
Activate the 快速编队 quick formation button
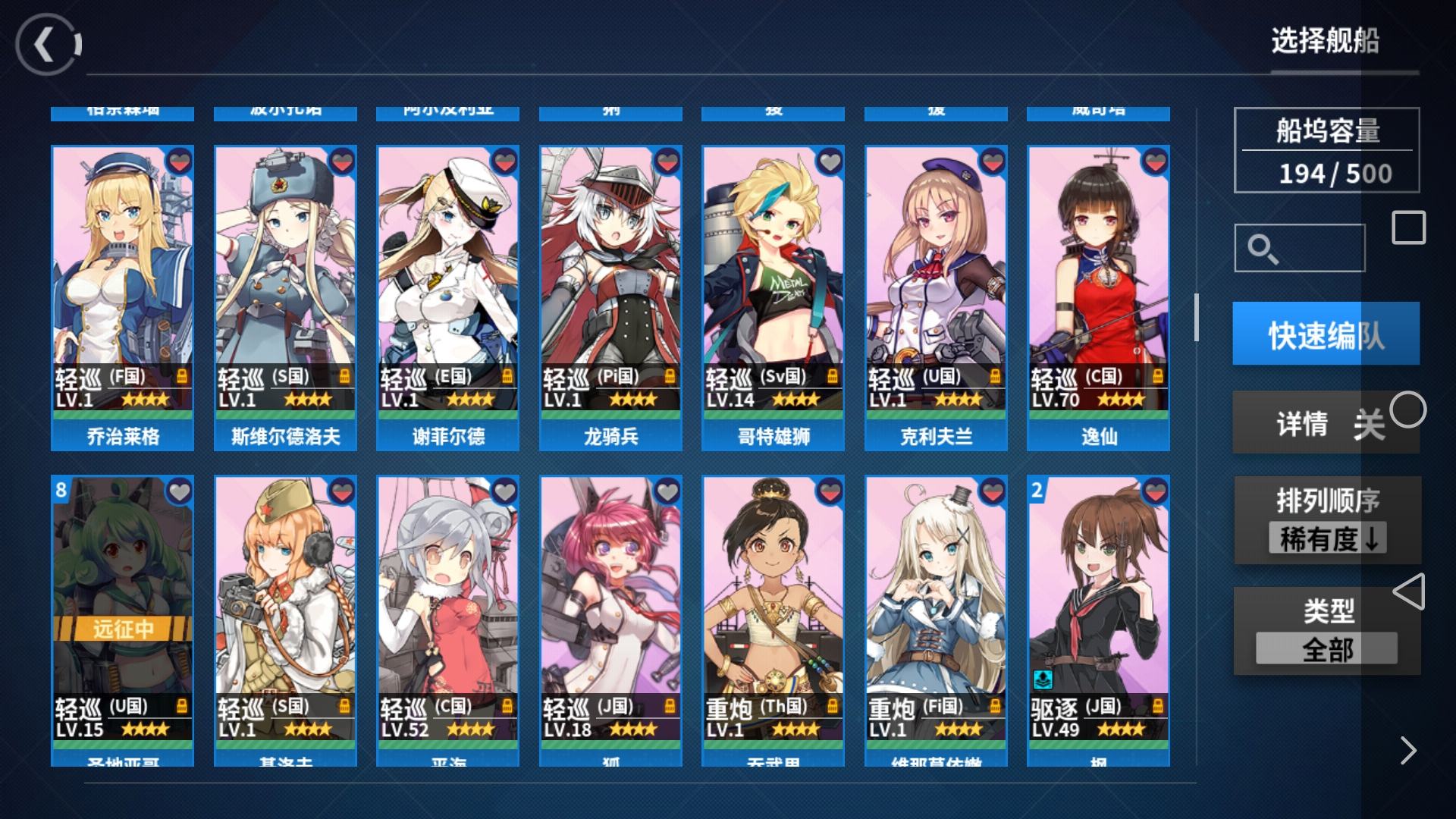(x=1326, y=334)
